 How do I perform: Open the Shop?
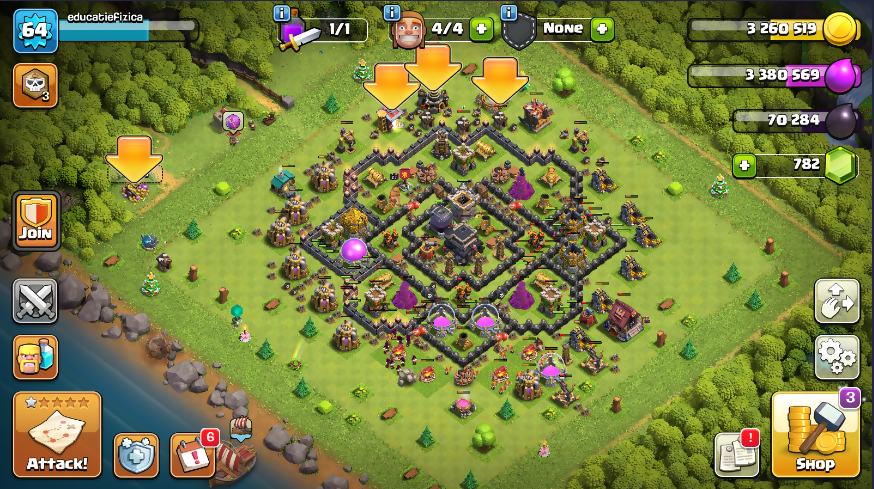click(x=815, y=434)
